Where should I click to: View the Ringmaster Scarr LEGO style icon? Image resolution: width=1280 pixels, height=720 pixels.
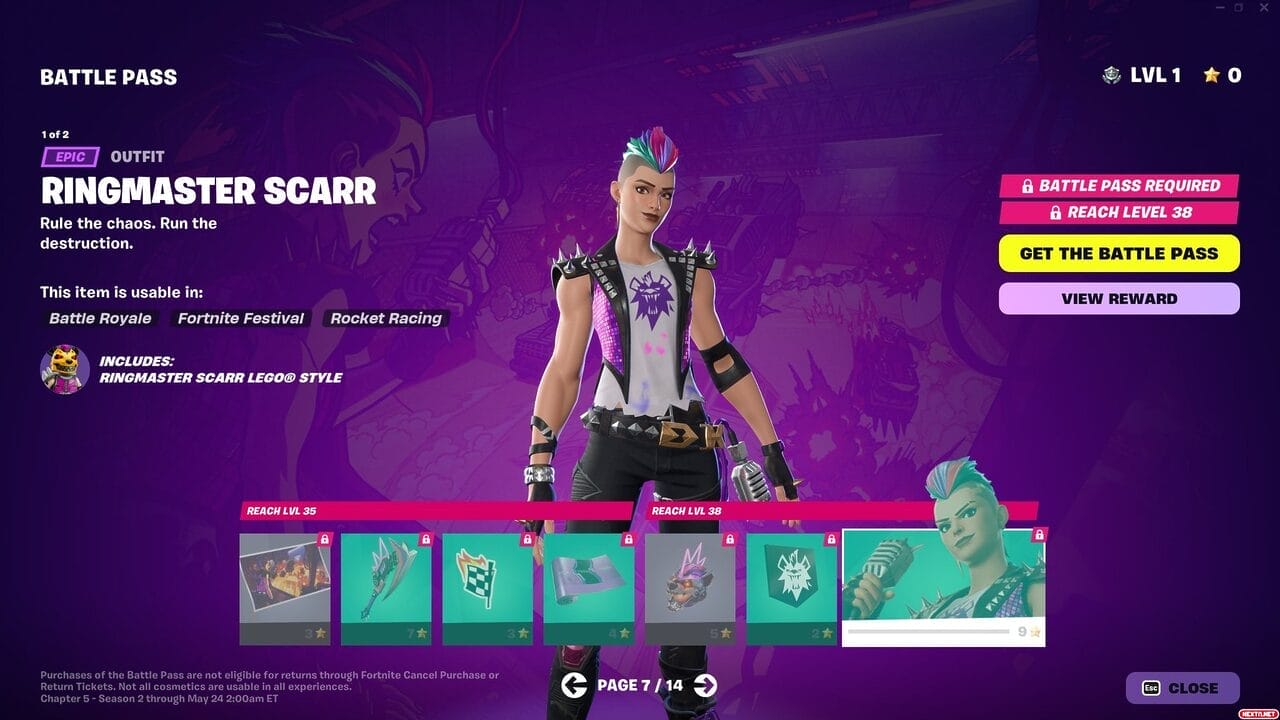pyautogui.click(x=65, y=369)
